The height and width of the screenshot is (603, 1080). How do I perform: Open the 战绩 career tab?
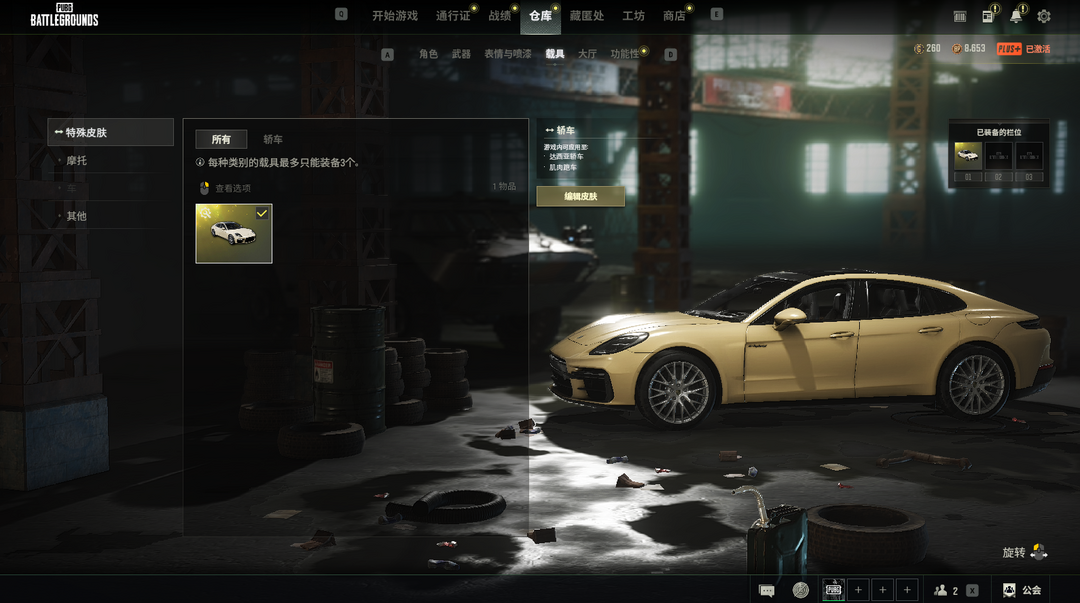point(499,16)
